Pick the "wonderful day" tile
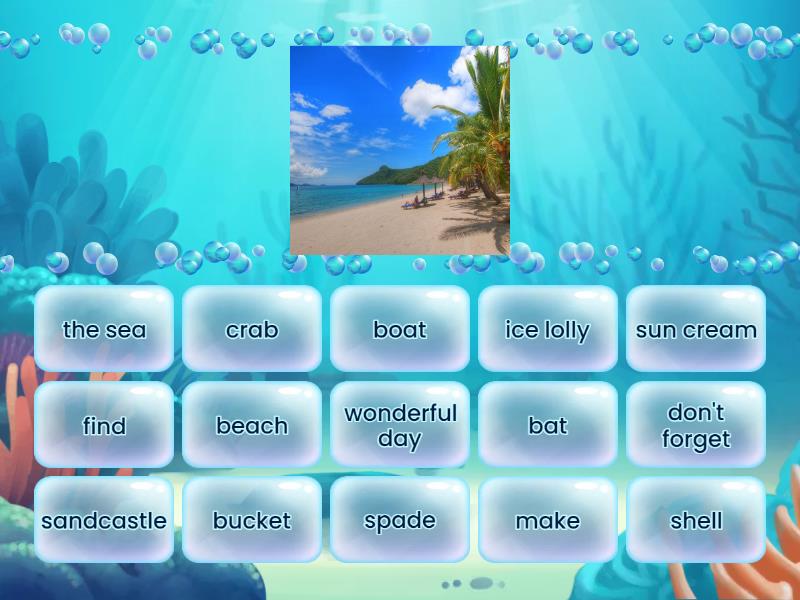This screenshot has height=600, width=800. click(400, 425)
